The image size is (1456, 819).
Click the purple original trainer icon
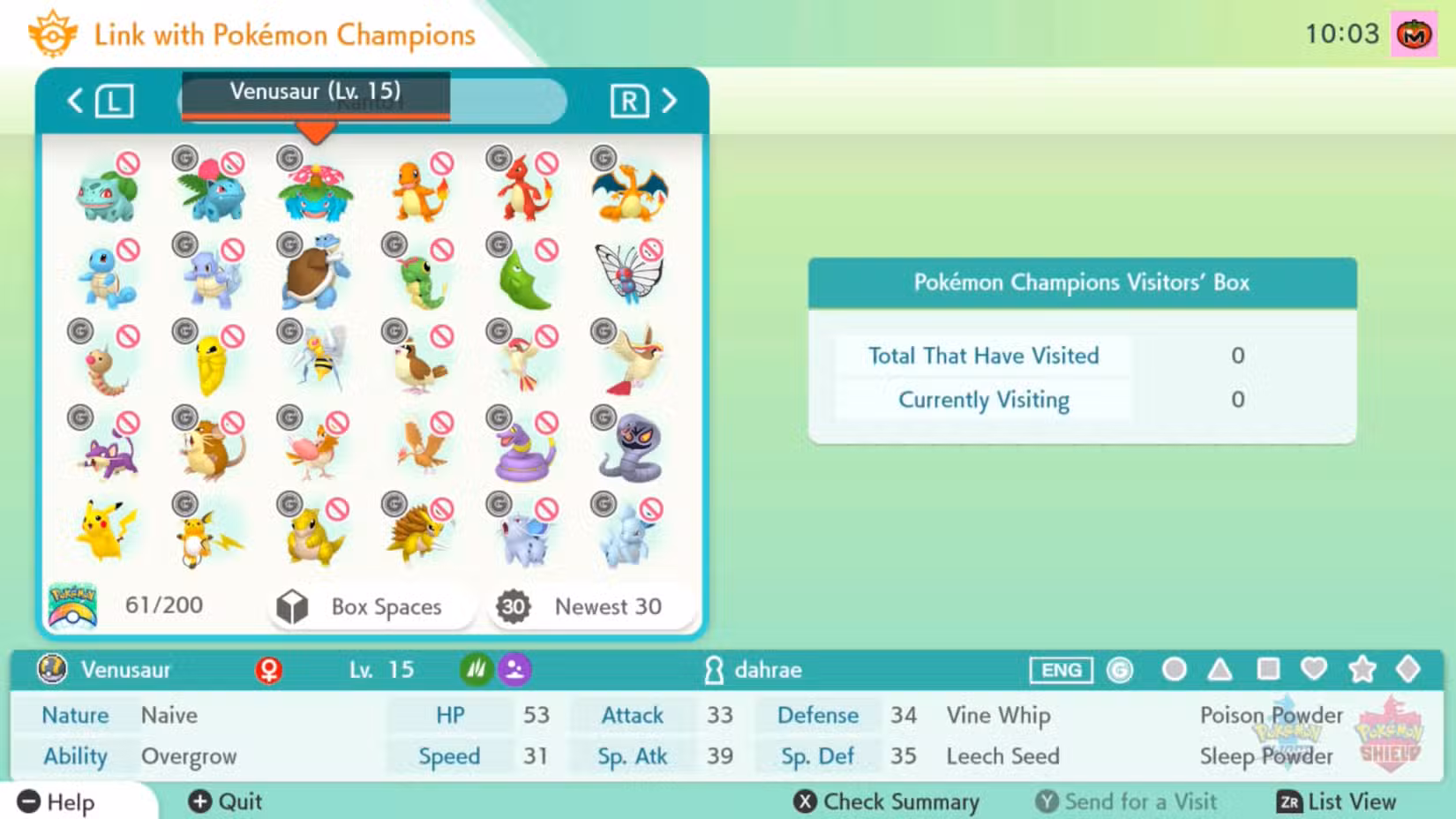[x=516, y=669]
